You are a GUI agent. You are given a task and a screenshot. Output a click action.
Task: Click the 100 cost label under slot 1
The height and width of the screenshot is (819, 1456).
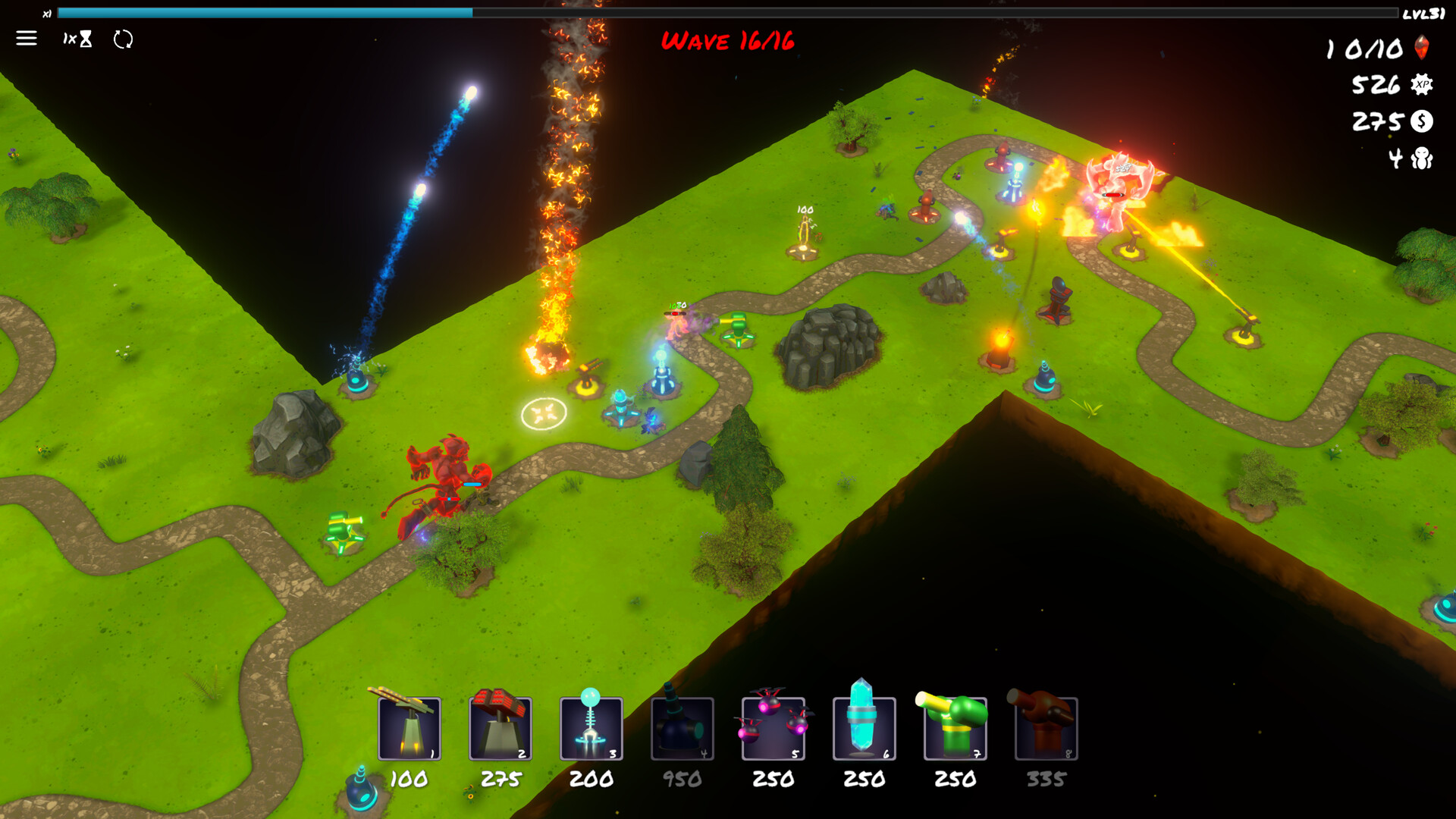coord(409,778)
